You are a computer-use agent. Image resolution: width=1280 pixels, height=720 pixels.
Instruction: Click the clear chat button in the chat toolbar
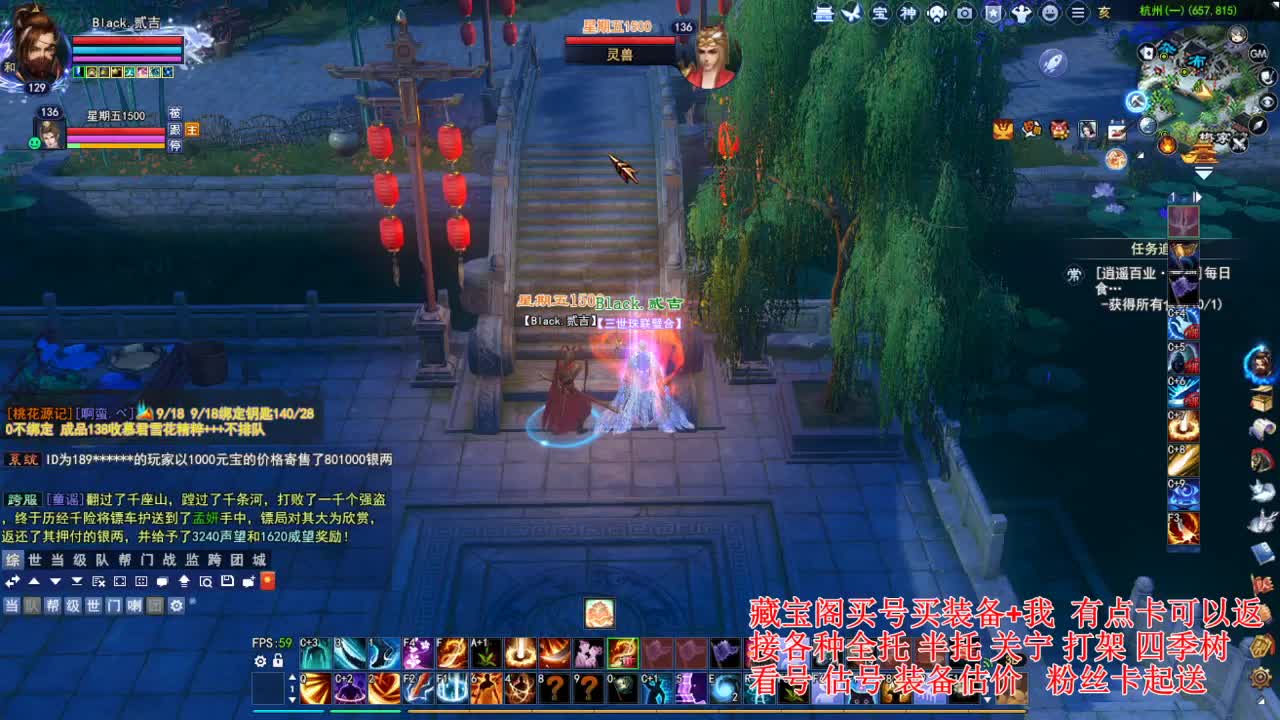pyautogui.click(x=97, y=581)
